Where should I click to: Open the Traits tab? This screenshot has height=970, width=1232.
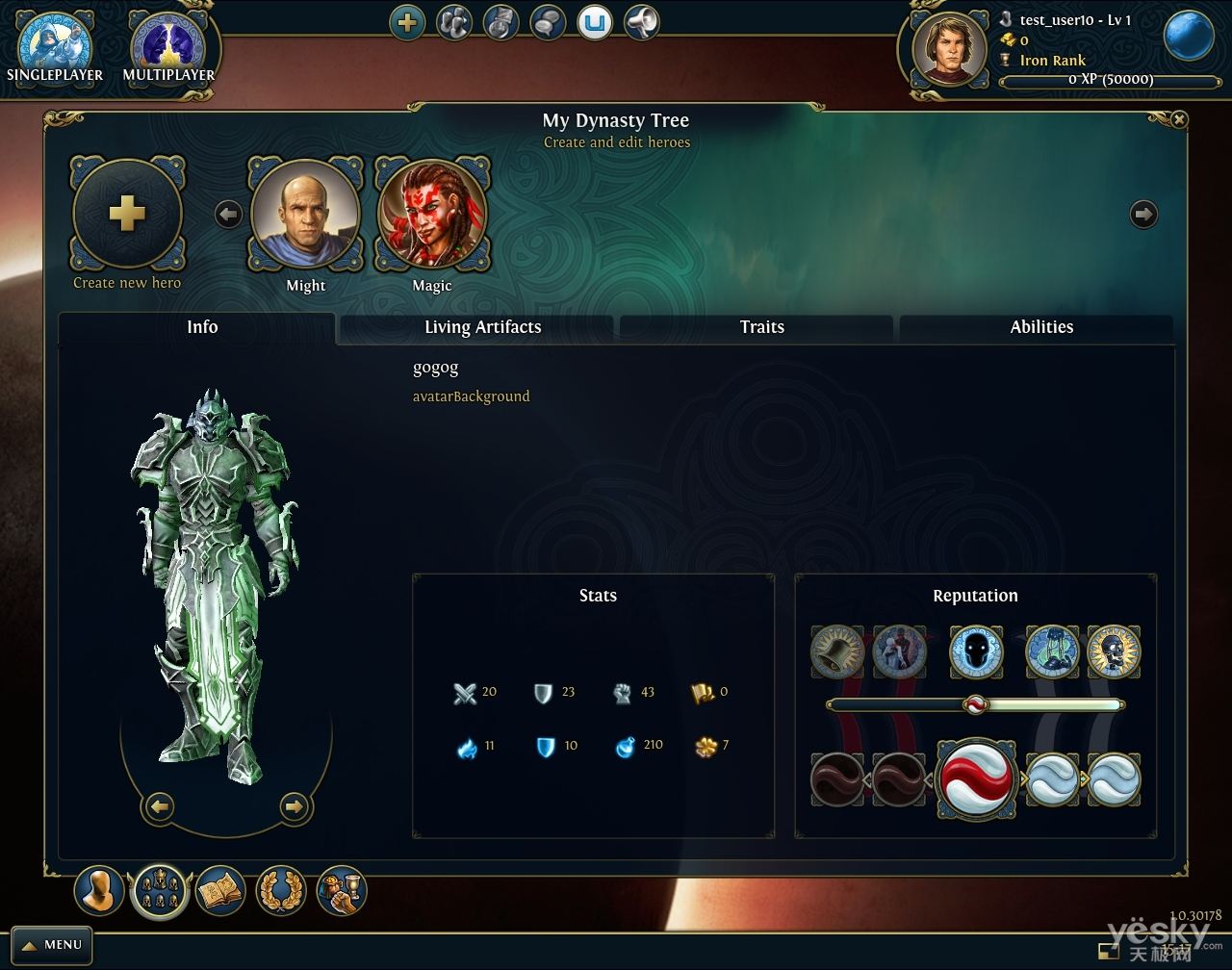[x=761, y=327]
